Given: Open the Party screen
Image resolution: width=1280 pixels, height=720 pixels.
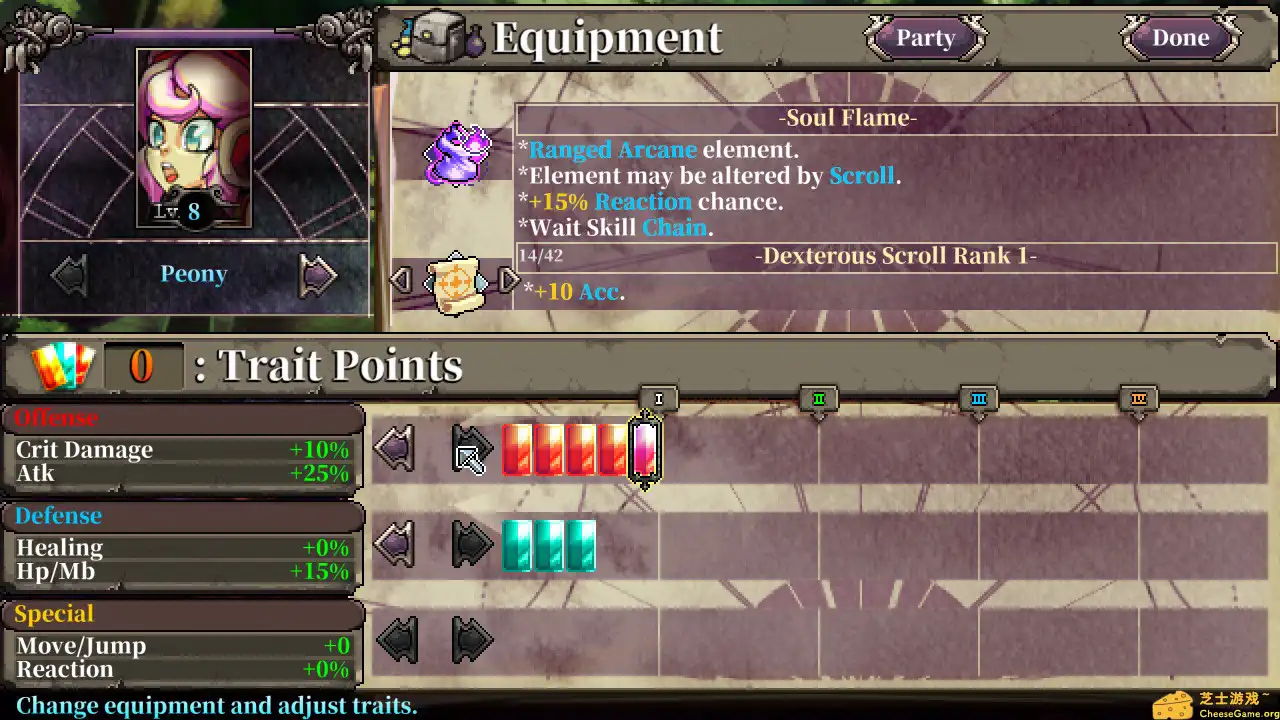Looking at the screenshot, I should [924, 38].
